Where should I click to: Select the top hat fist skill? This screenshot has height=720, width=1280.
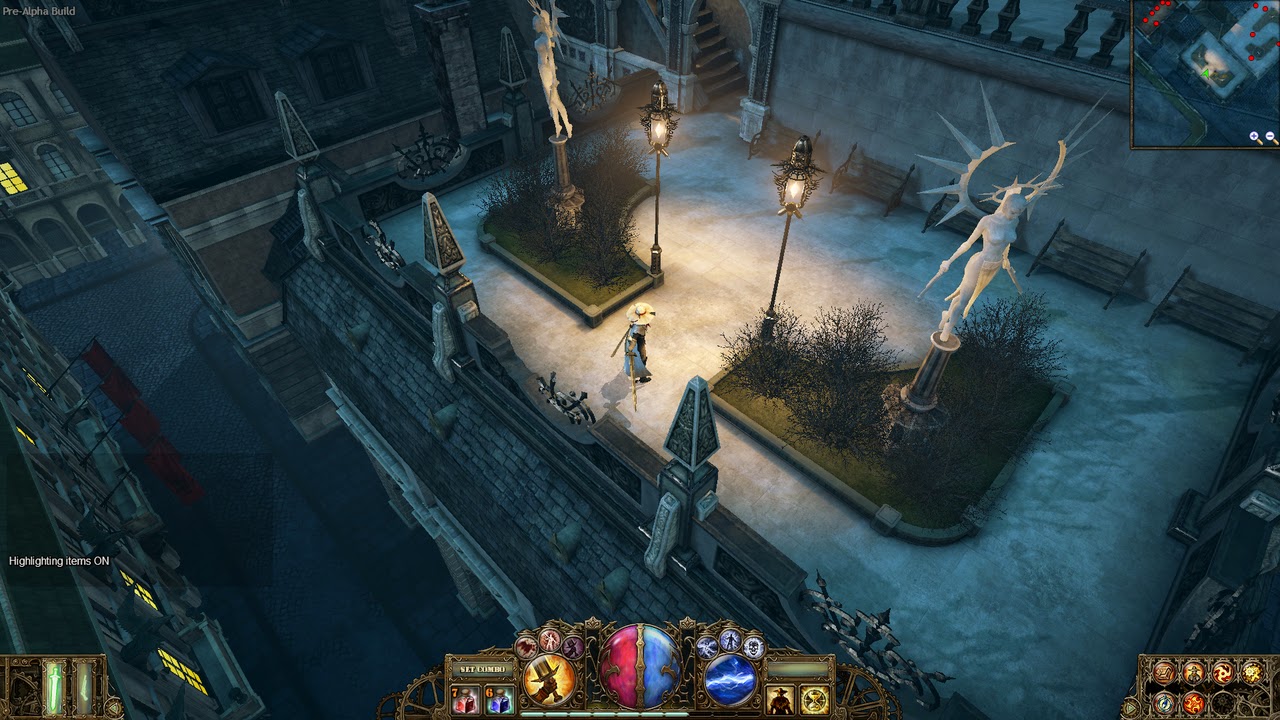point(549,677)
